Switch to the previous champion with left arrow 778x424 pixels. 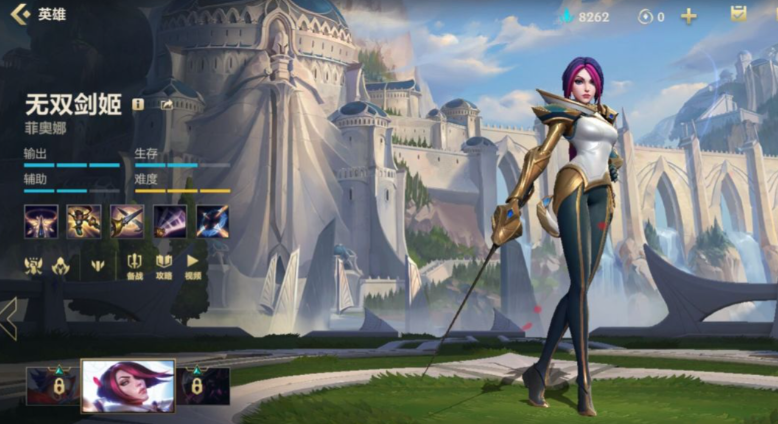(x=9, y=317)
